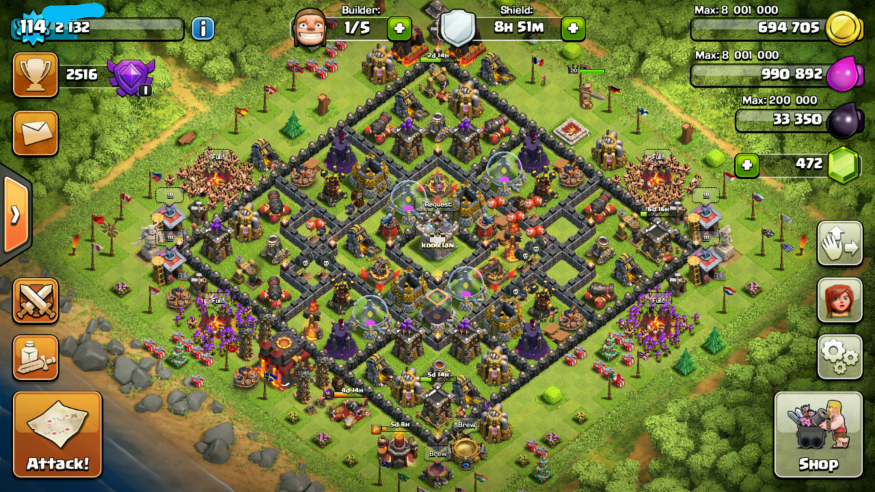Open clan wars via crossed swords button
This screenshot has width=875, height=492.
[35, 300]
